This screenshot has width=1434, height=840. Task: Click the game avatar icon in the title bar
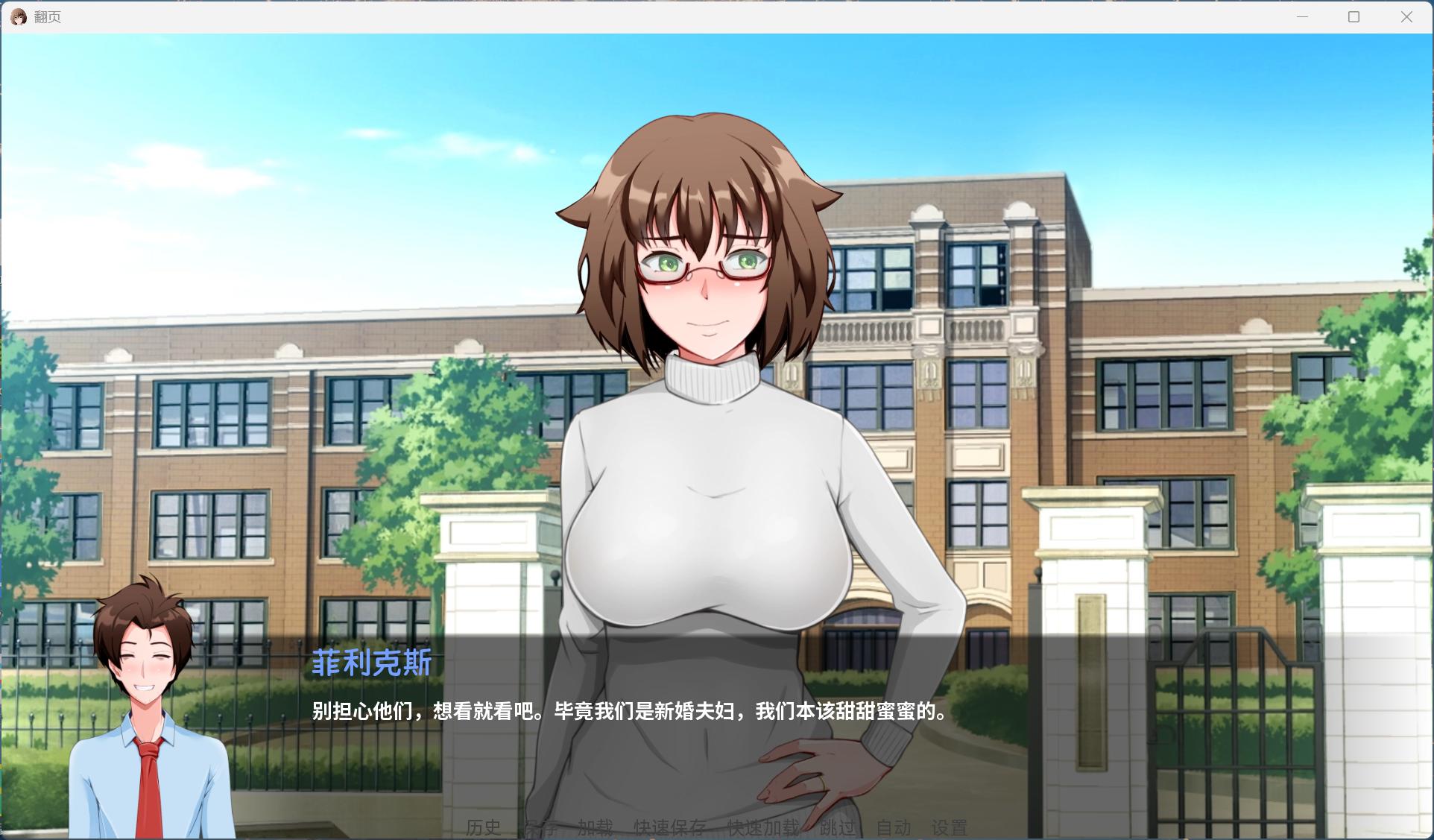18,16
